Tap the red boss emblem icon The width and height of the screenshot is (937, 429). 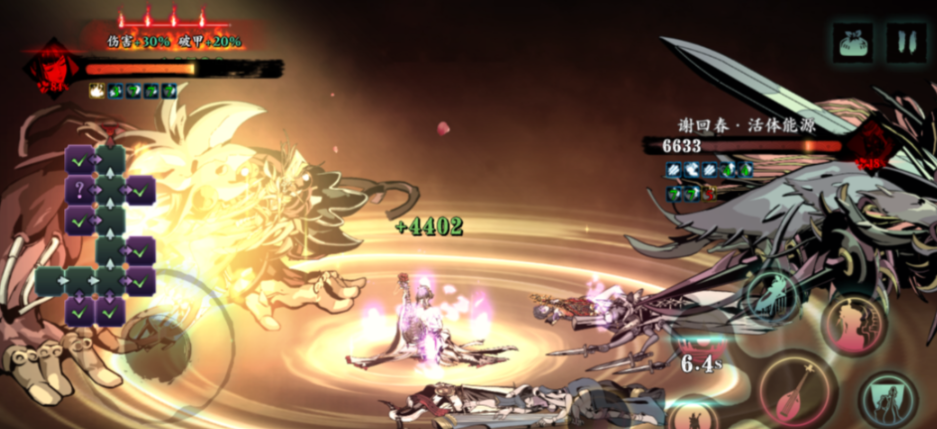(x=872, y=145)
